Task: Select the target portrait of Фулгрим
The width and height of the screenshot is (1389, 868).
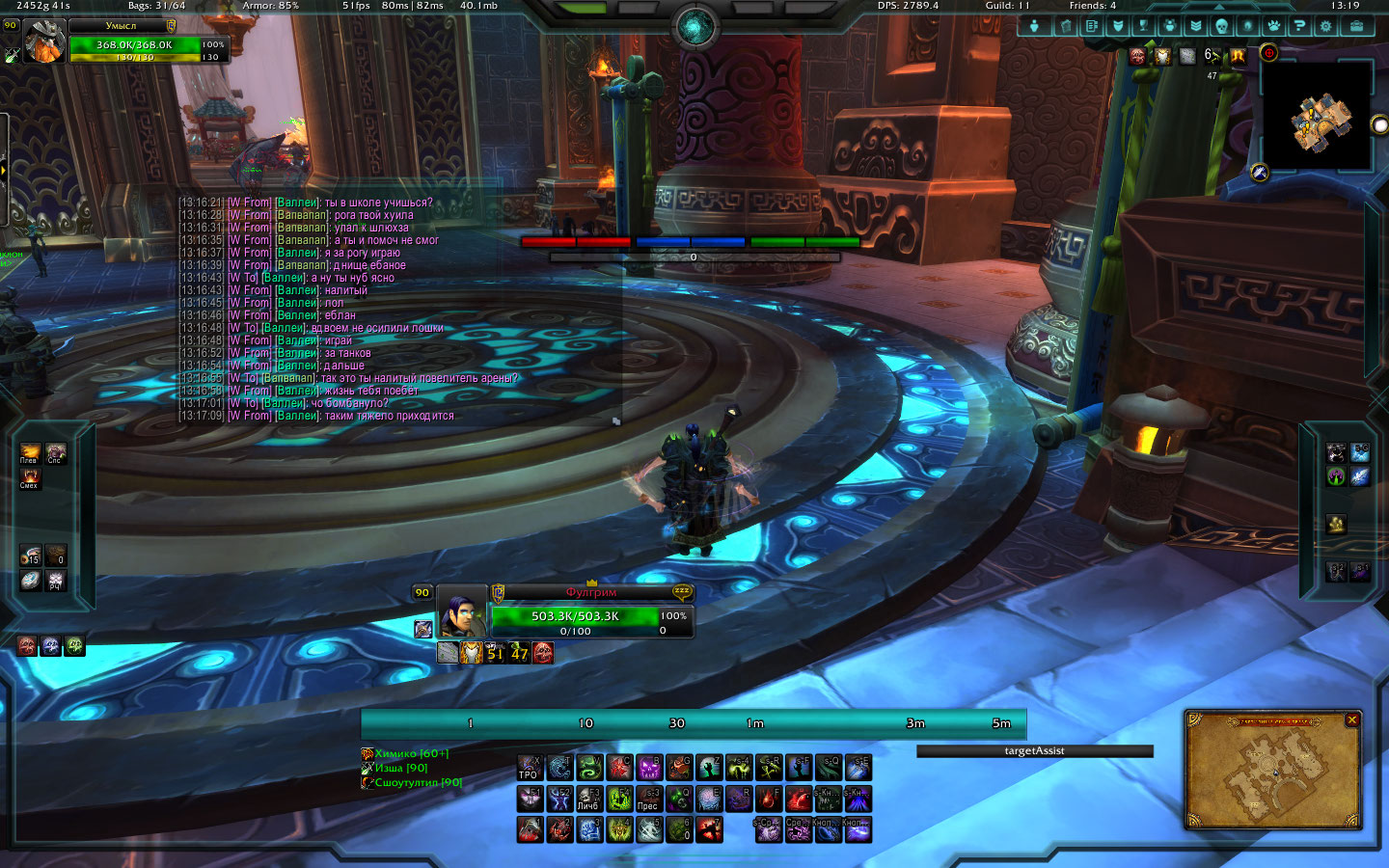Action: coord(461,611)
